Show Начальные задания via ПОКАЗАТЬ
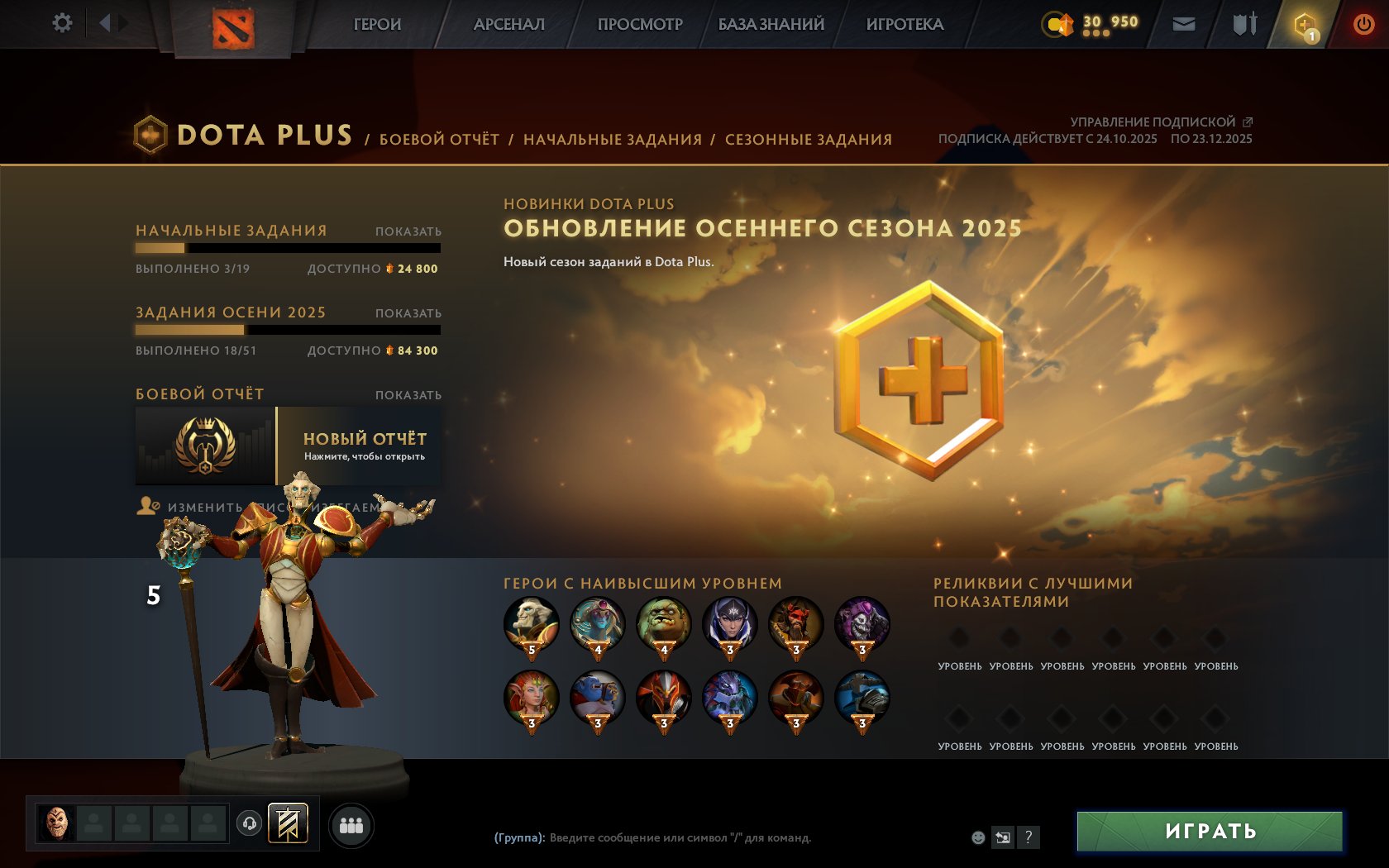 (409, 232)
